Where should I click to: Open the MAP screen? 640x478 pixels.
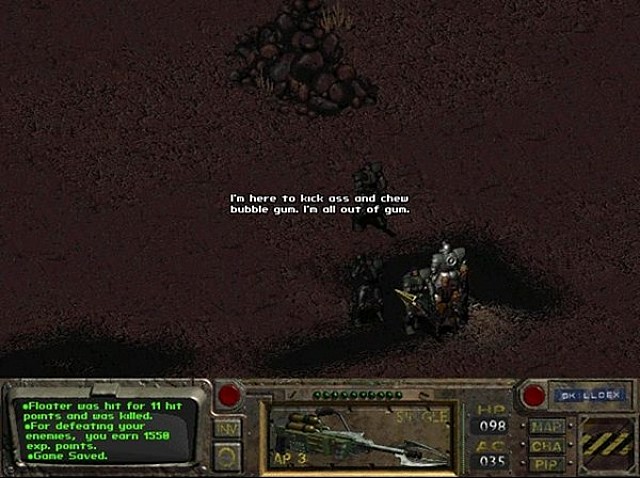[x=546, y=424]
